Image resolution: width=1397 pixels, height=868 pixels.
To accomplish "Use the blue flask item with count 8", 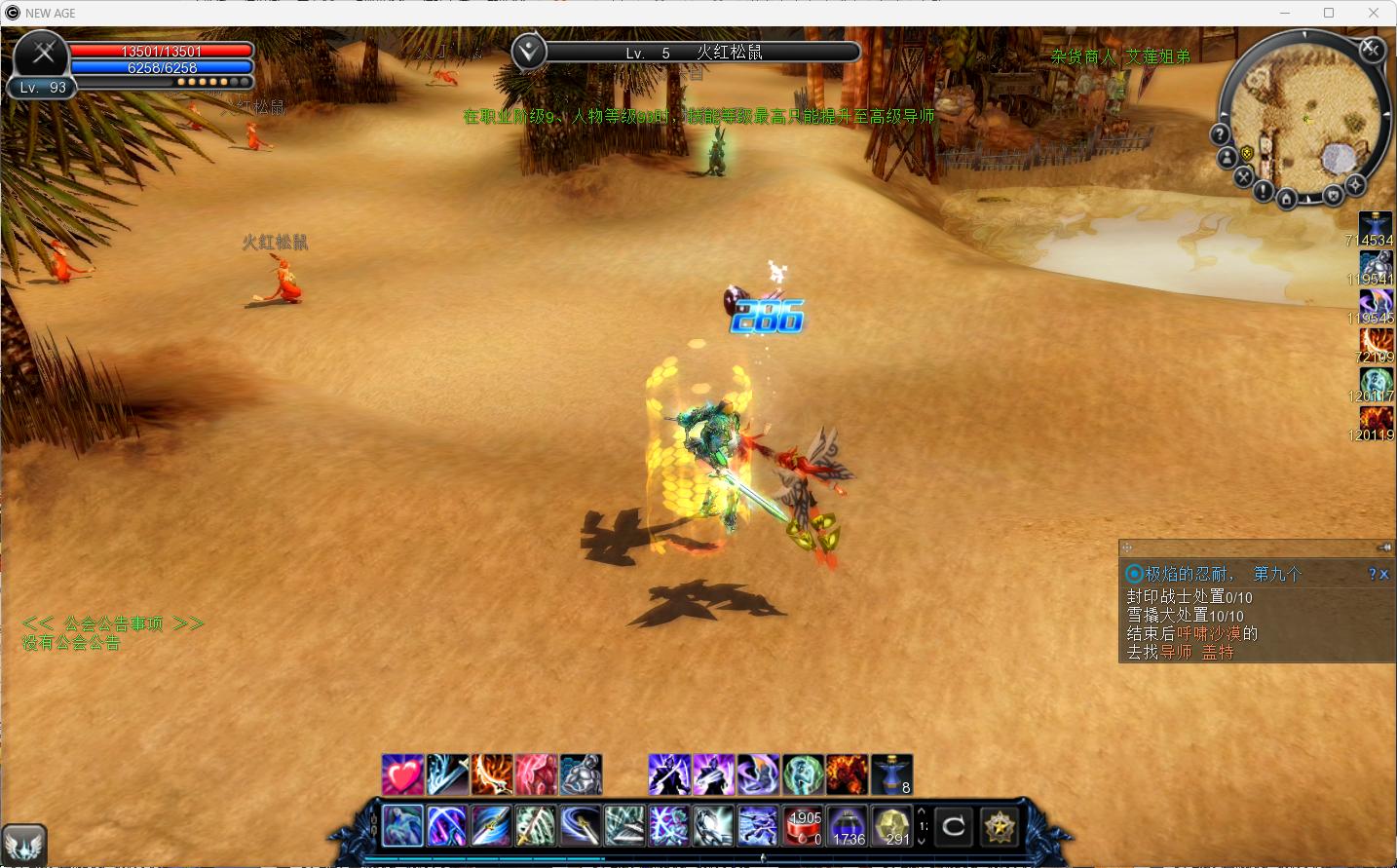I will tap(891, 774).
